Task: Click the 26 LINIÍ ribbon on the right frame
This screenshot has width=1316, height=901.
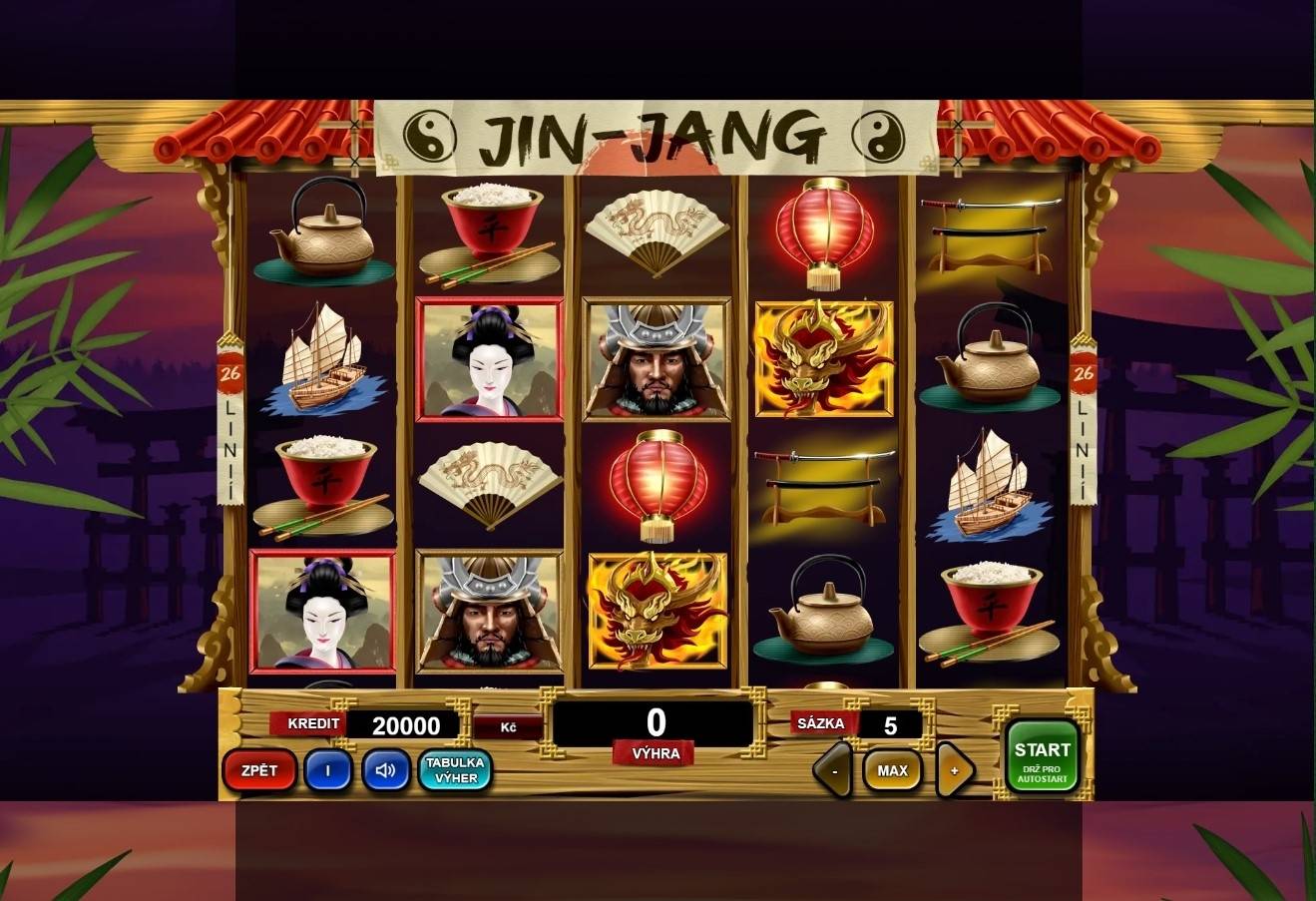Action: pos(1082,419)
